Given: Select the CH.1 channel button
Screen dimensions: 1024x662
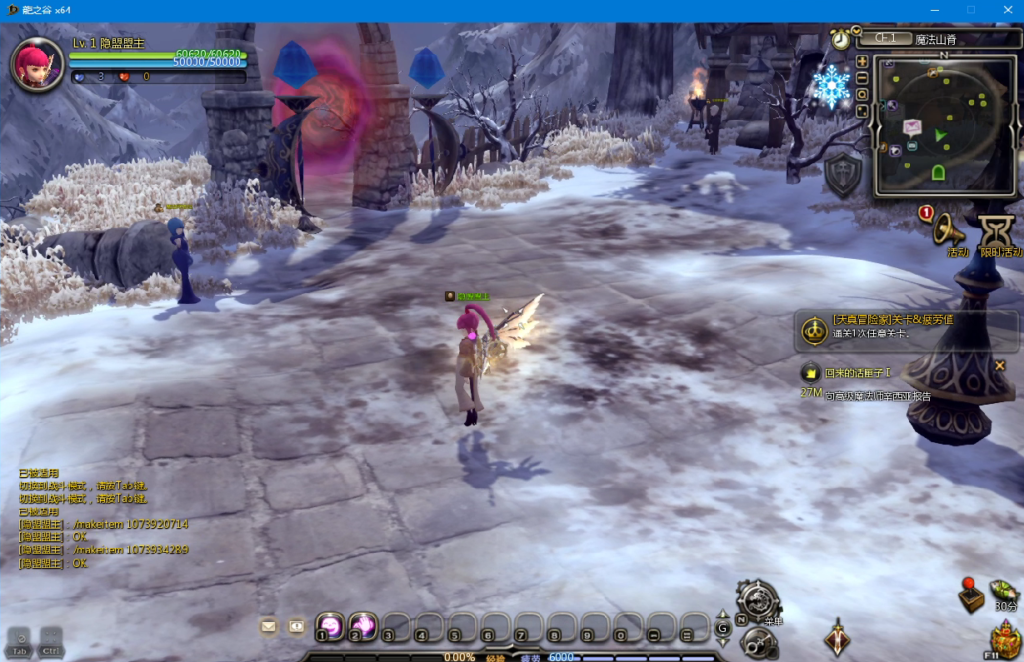Looking at the screenshot, I should [886, 39].
